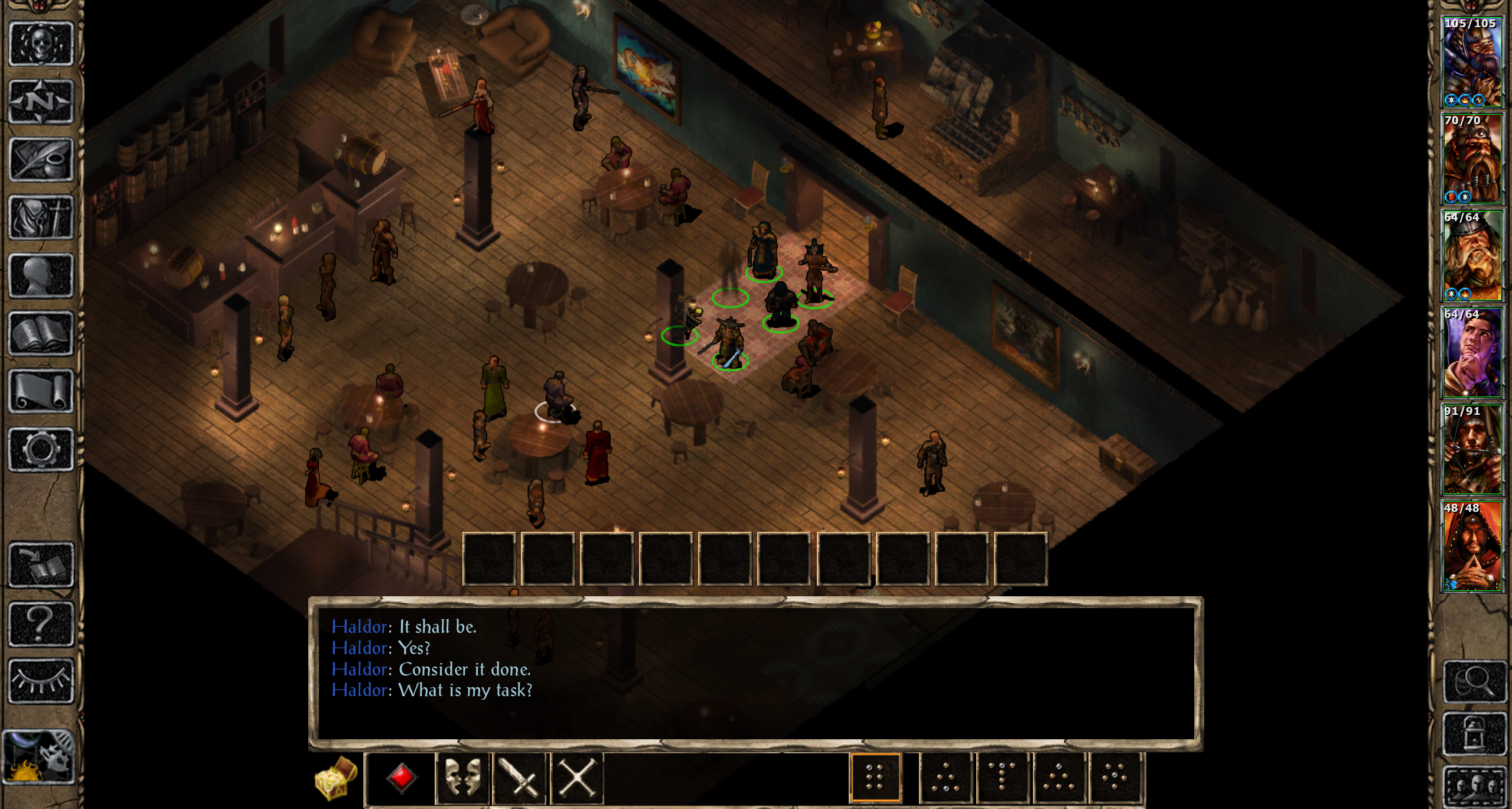Choose the theater masks talk action
This screenshot has height=809, width=1512.
(462, 778)
